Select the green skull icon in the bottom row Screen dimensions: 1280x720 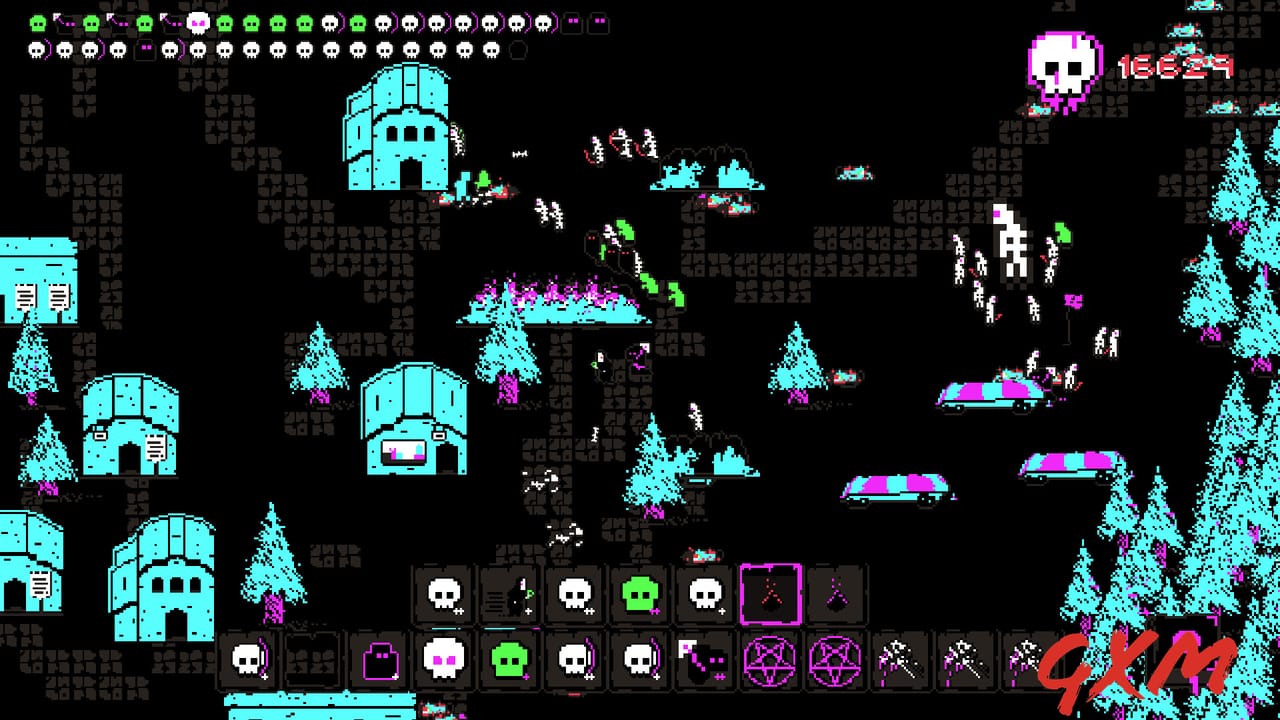click(x=508, y=662)
